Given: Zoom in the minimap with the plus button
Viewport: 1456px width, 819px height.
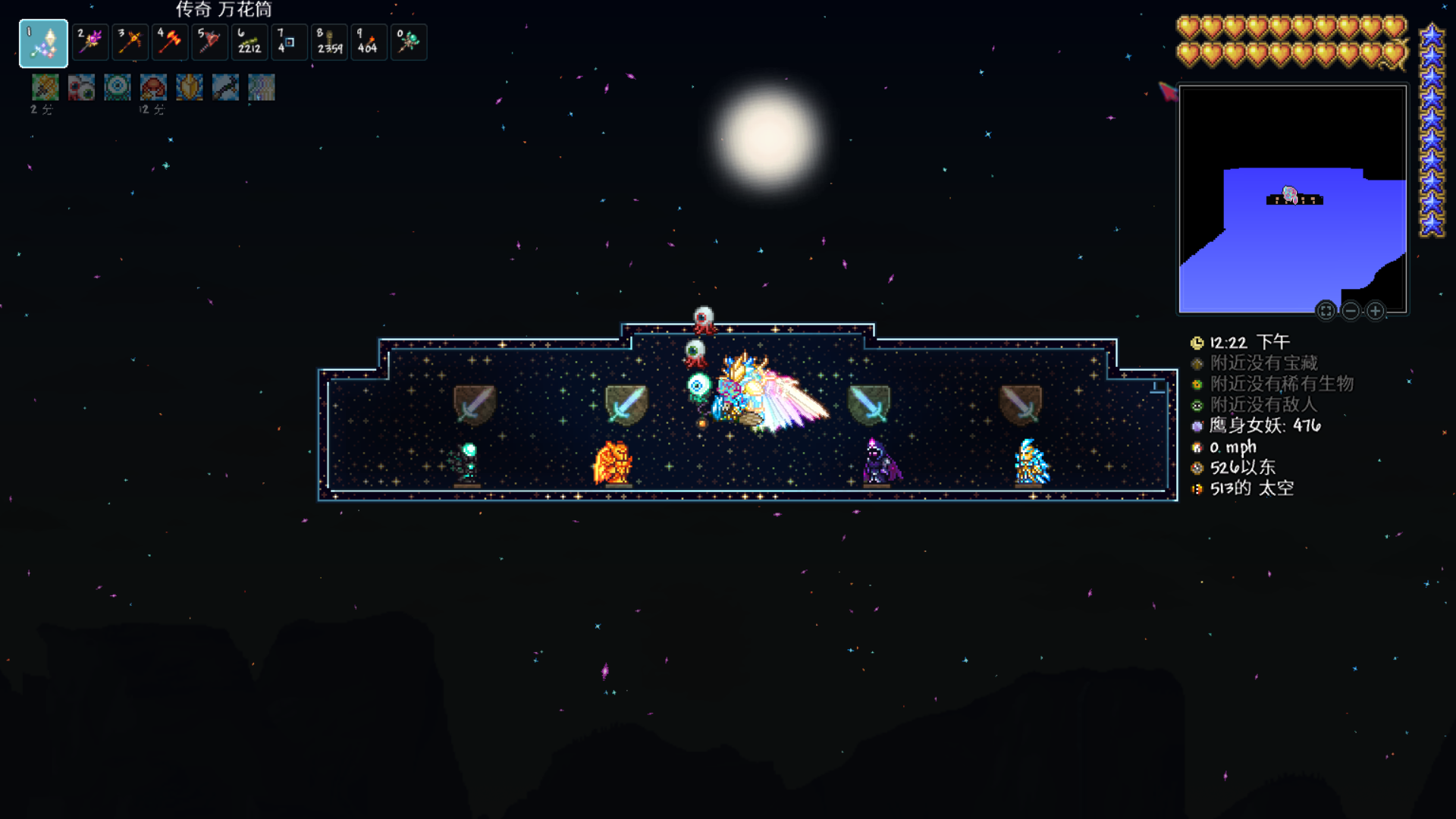Looking at the screenshot, I should 1376,311.
